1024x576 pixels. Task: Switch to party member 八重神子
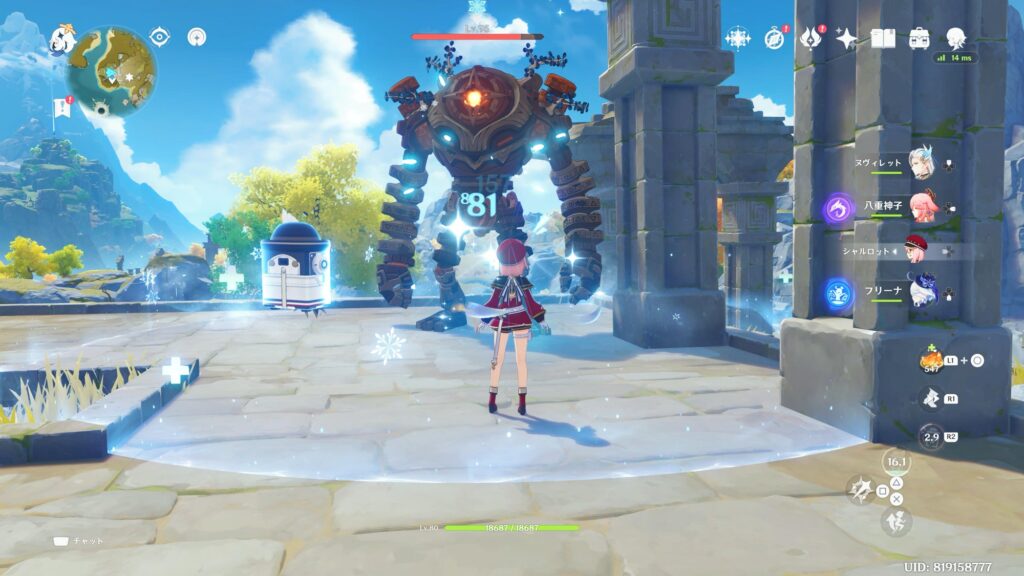921,208
